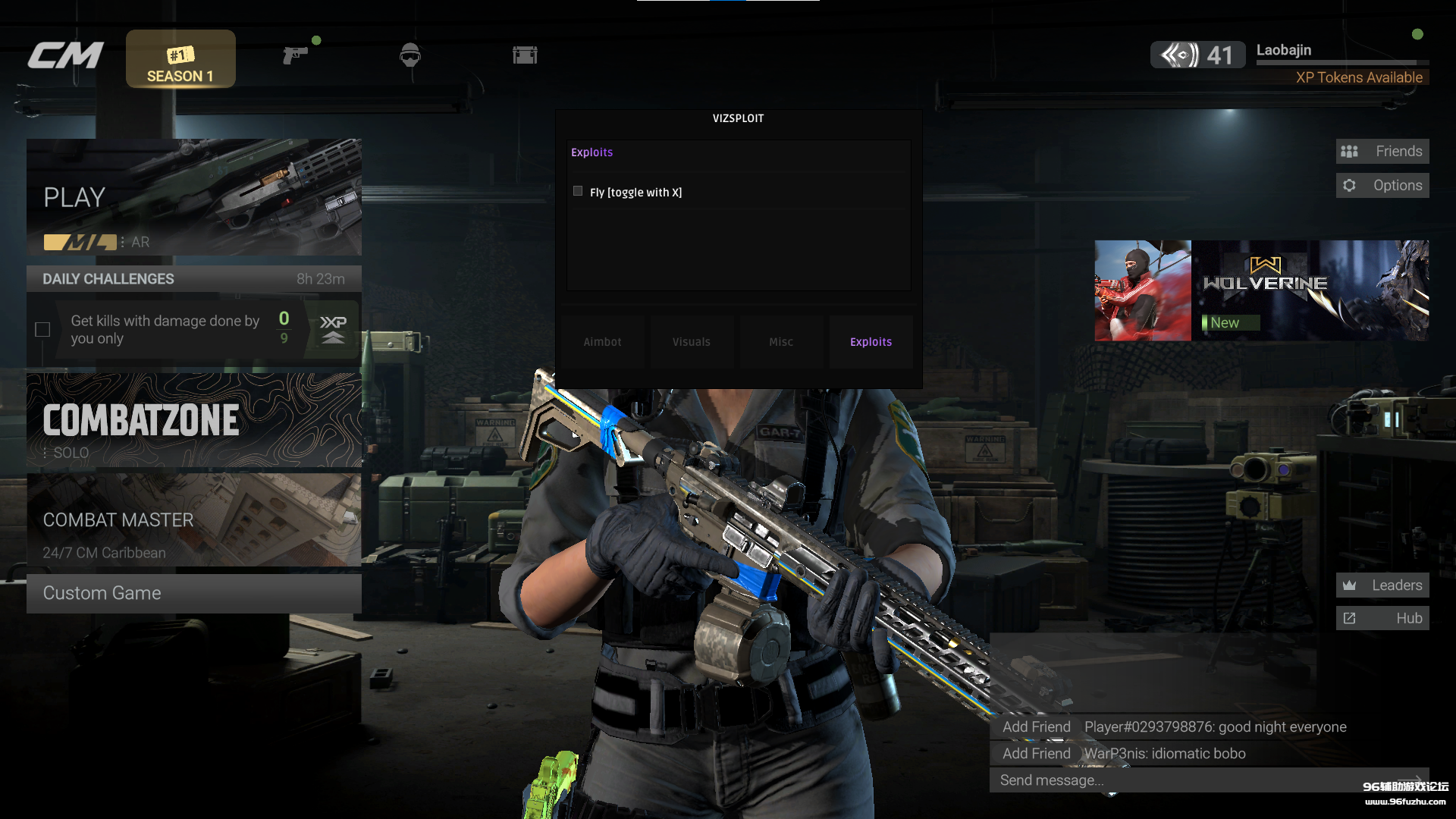This screenshot has width=1456, height=819.
Task: Open the Season 1 battle pass
Action: click(x=180, y=59)
